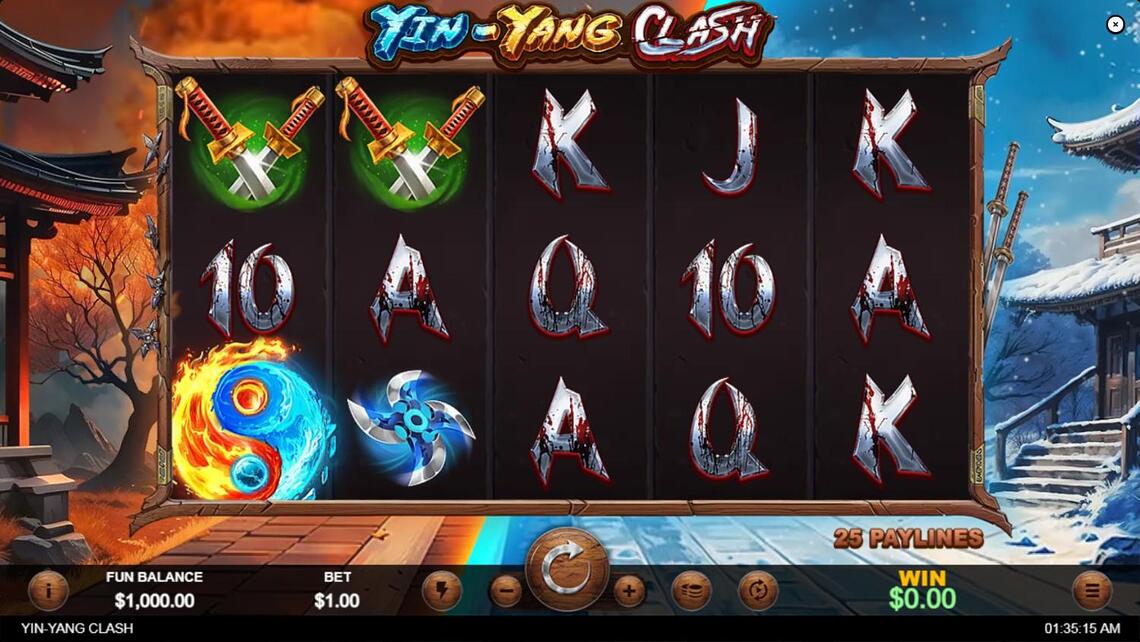Open the hamburger menu button
This screenshot has width=1140, height=642.
pyautogui.click(x=1091, y=591)
